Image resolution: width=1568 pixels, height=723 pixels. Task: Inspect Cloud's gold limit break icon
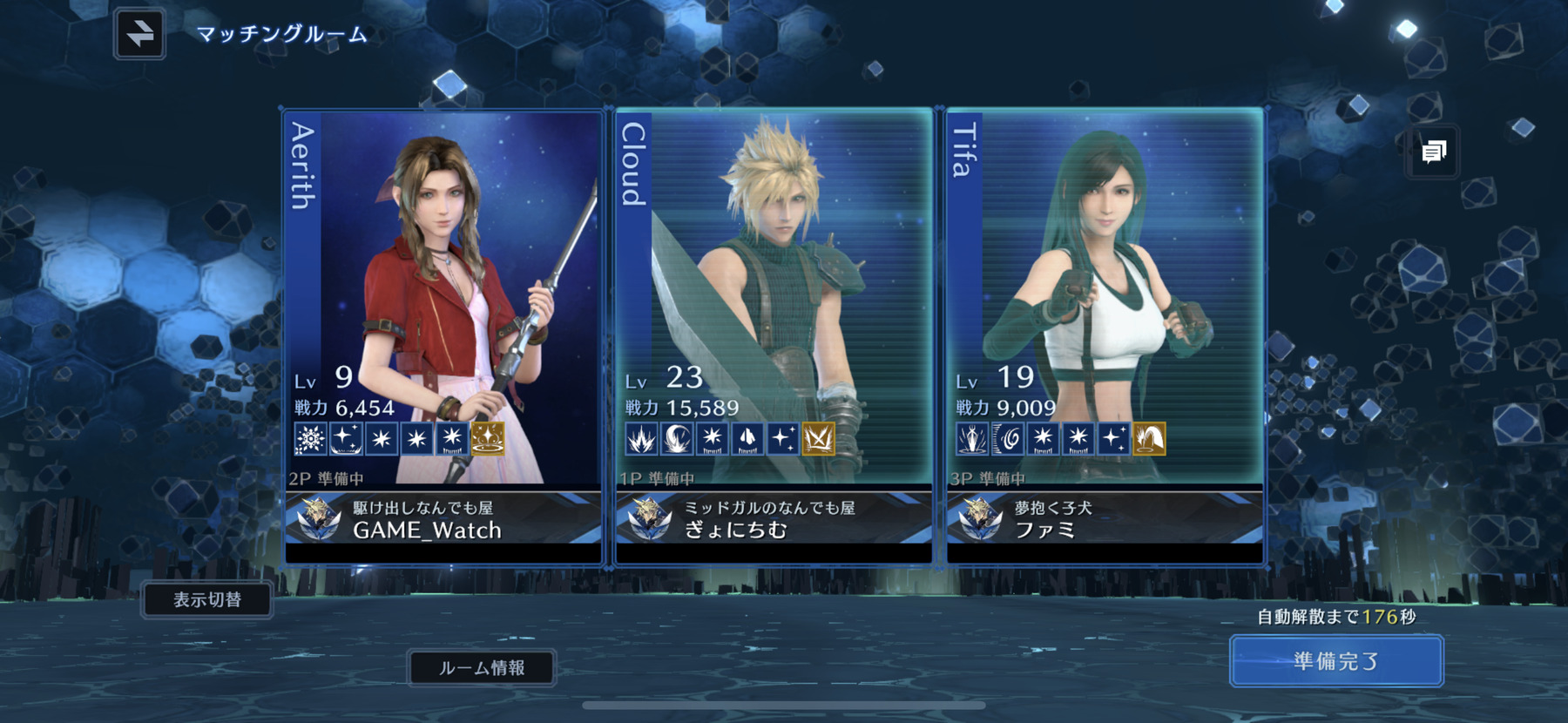(818, 438)
